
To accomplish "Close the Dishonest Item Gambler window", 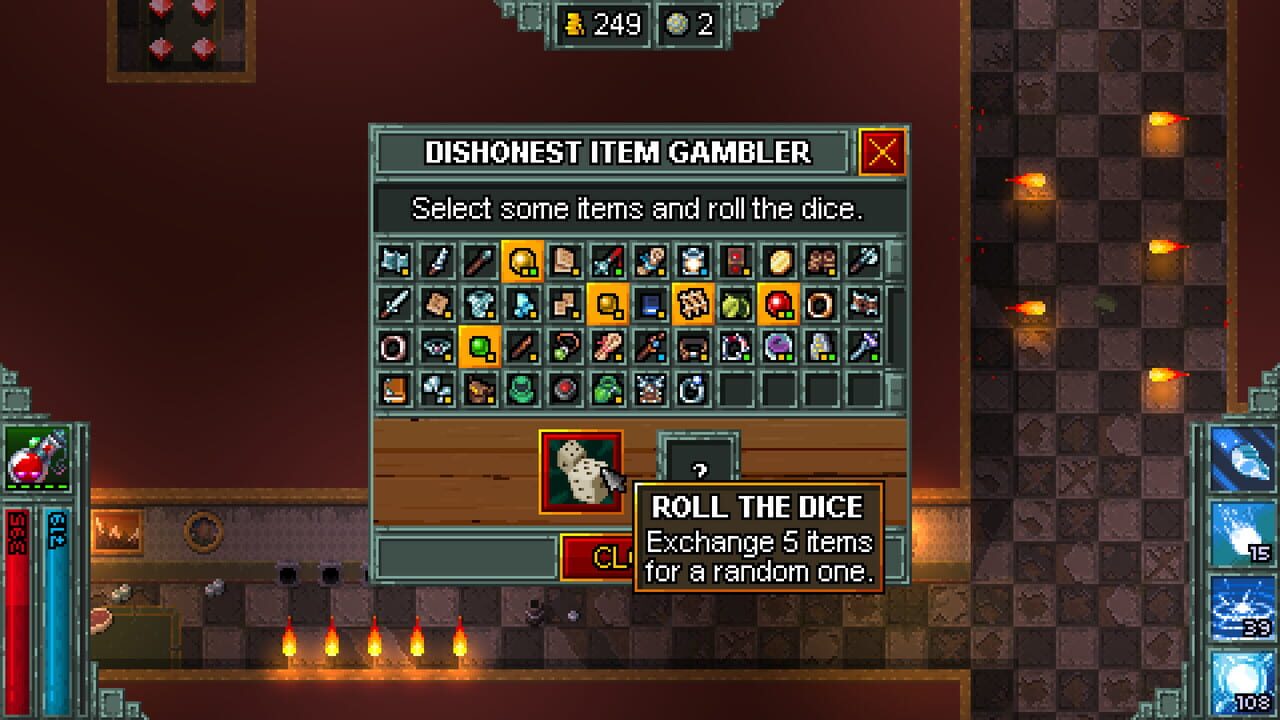I will 882,152.
